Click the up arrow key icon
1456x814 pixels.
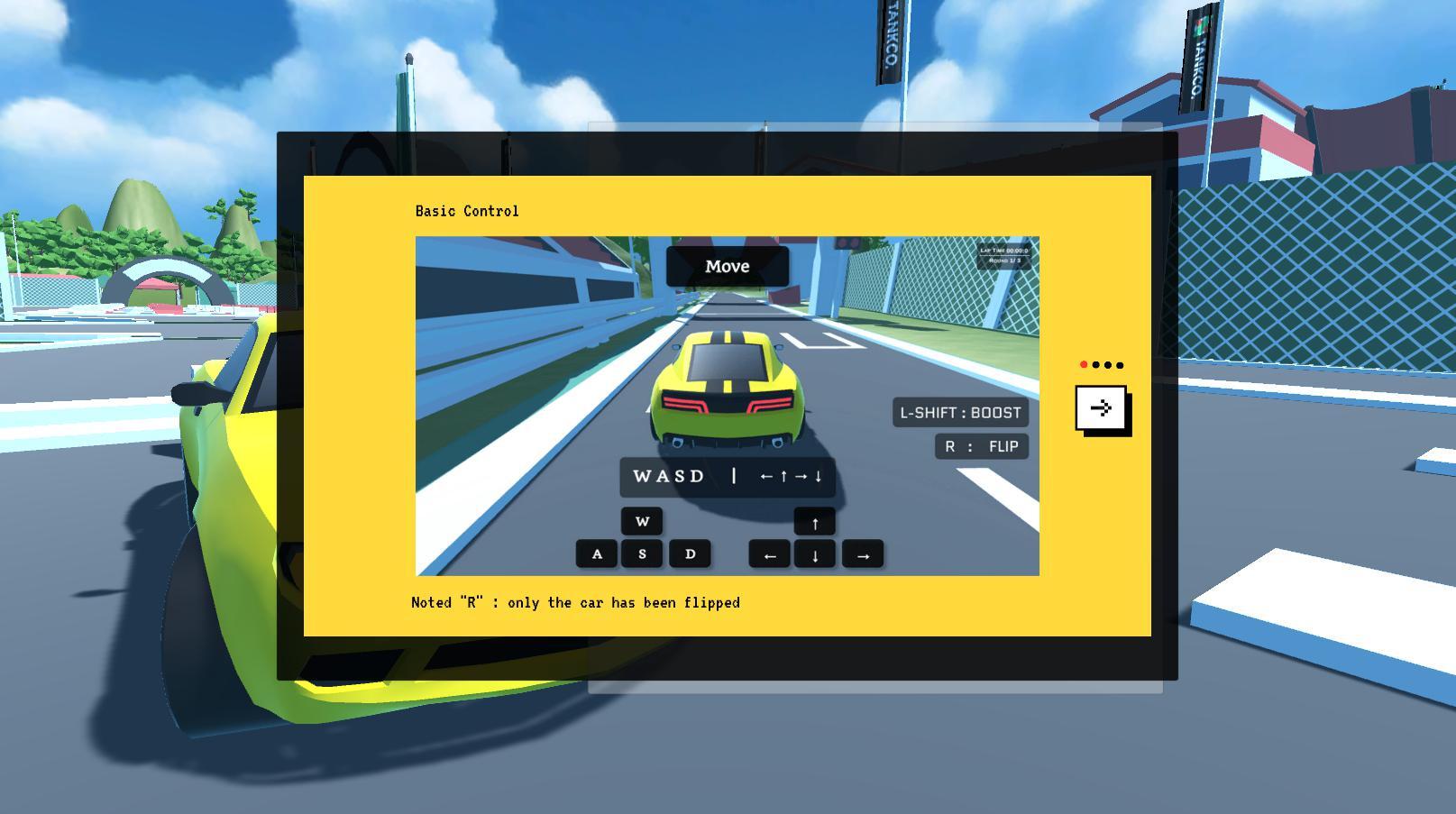[814, 521]
